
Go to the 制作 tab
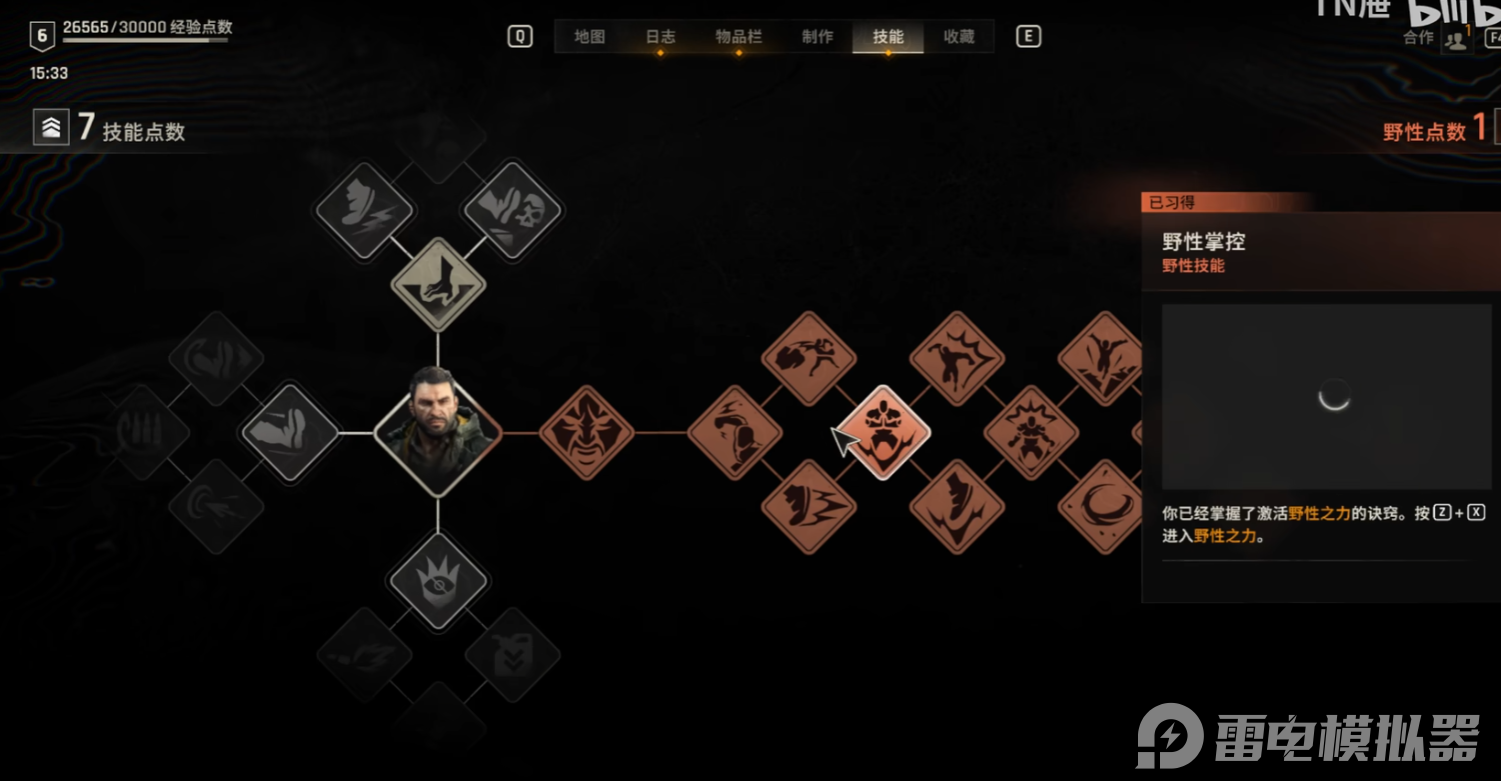tap(817, 37)
